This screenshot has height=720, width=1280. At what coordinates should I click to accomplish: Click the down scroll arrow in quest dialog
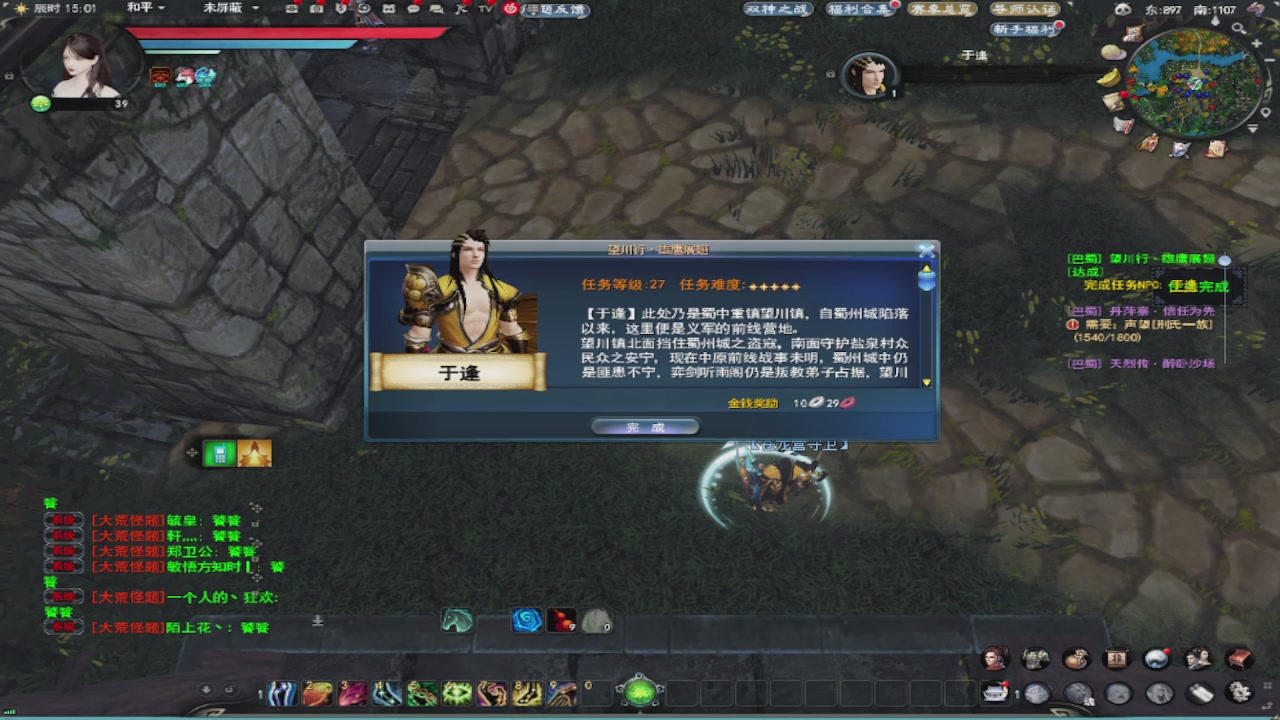tap(926, 381)
